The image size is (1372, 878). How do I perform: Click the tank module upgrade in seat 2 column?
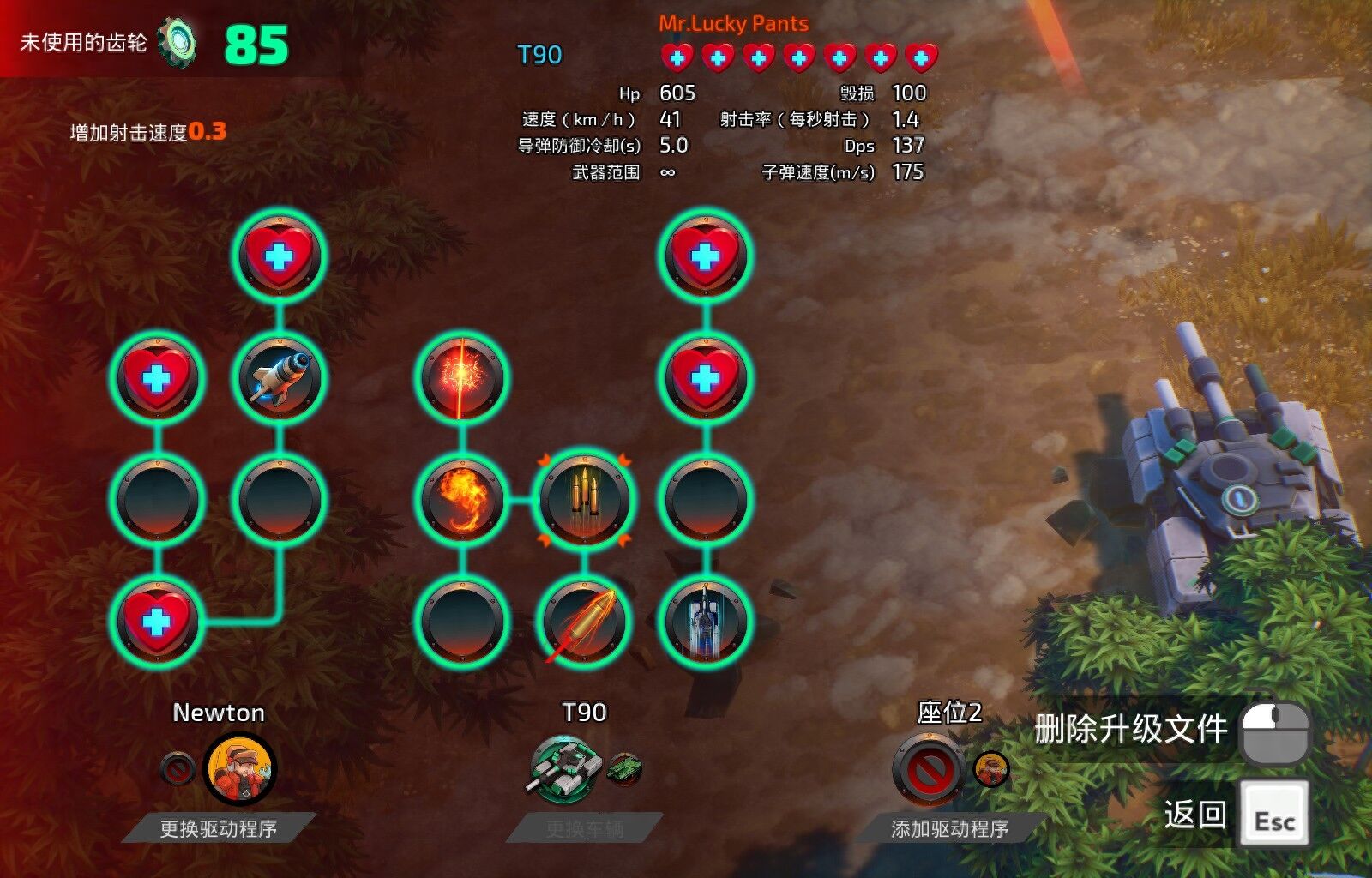point(703,624)
